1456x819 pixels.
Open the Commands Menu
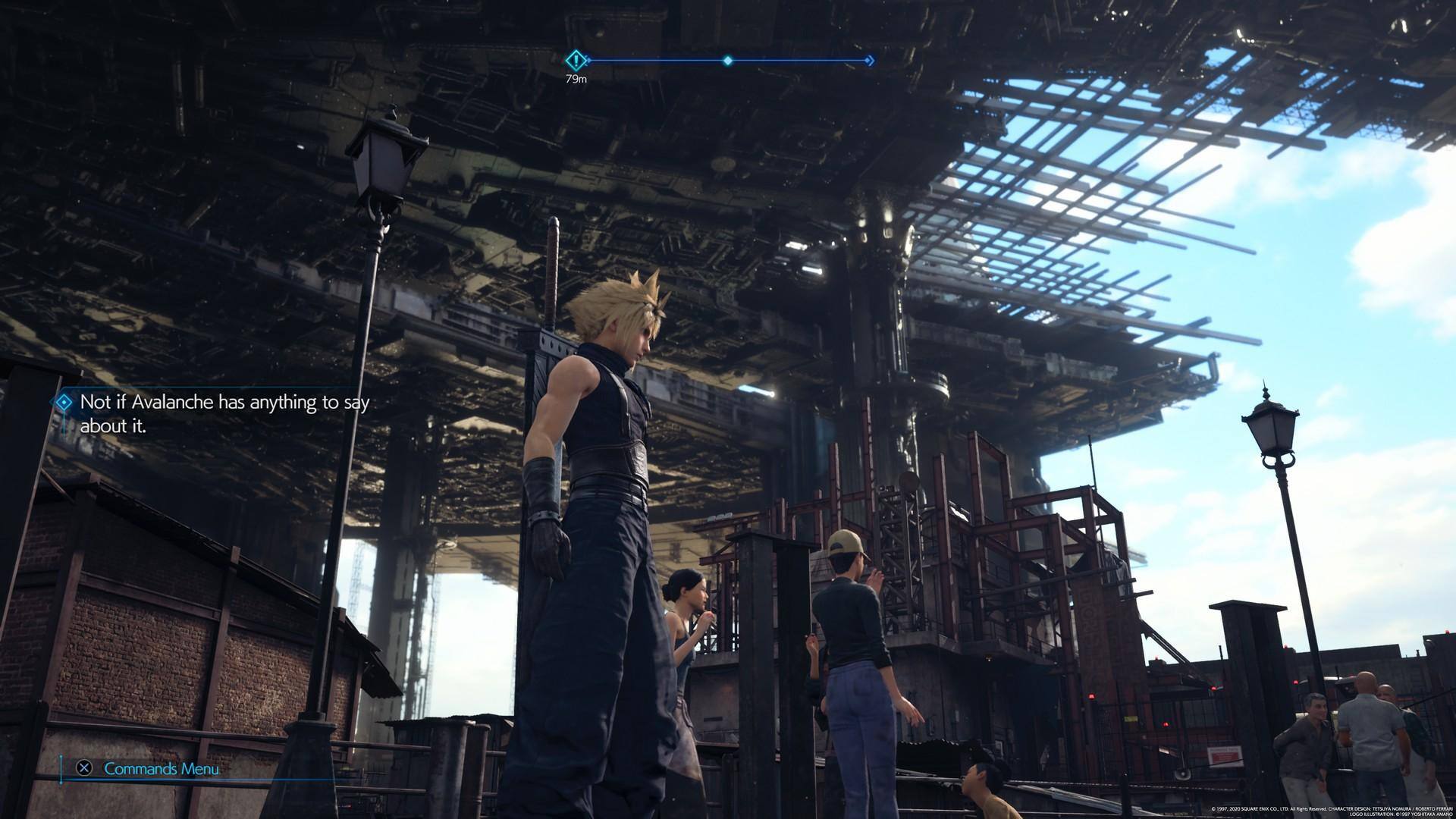161,769
